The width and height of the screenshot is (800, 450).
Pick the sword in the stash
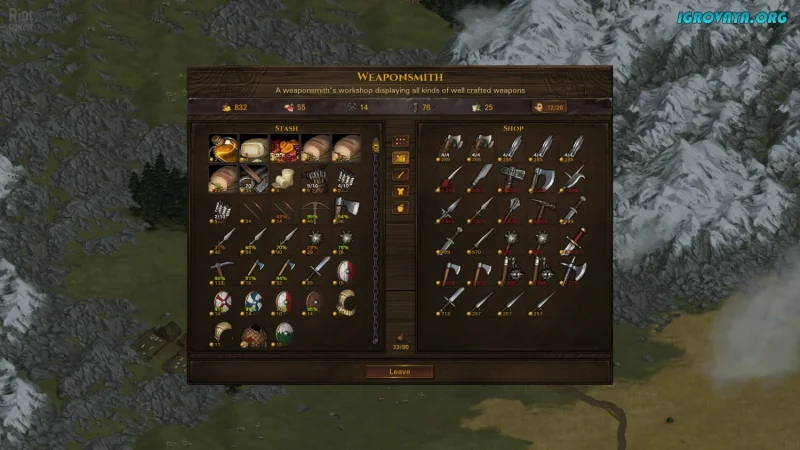point(317,268)
